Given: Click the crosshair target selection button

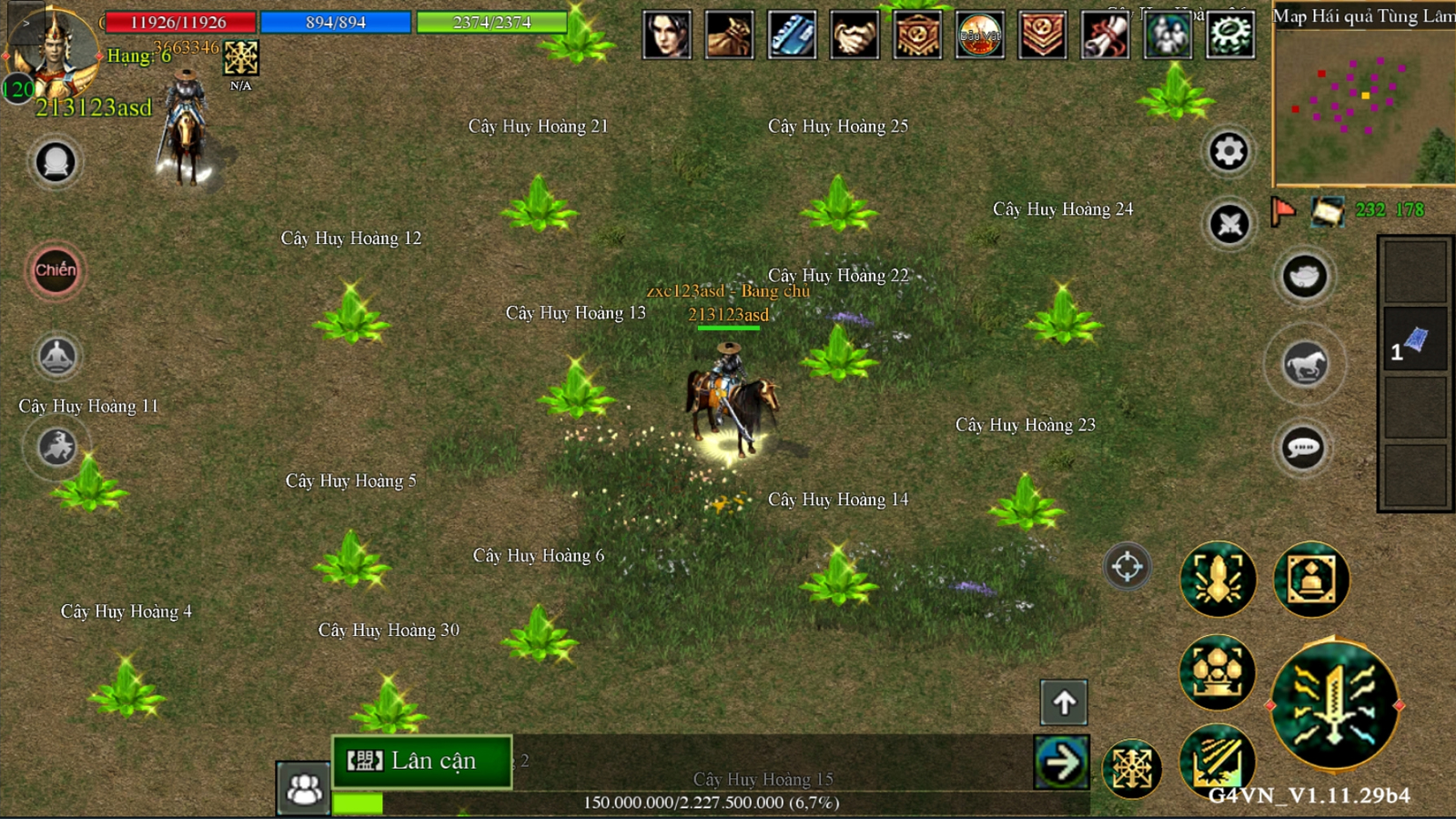Looking at the screenshot, I should (1127, 566).
